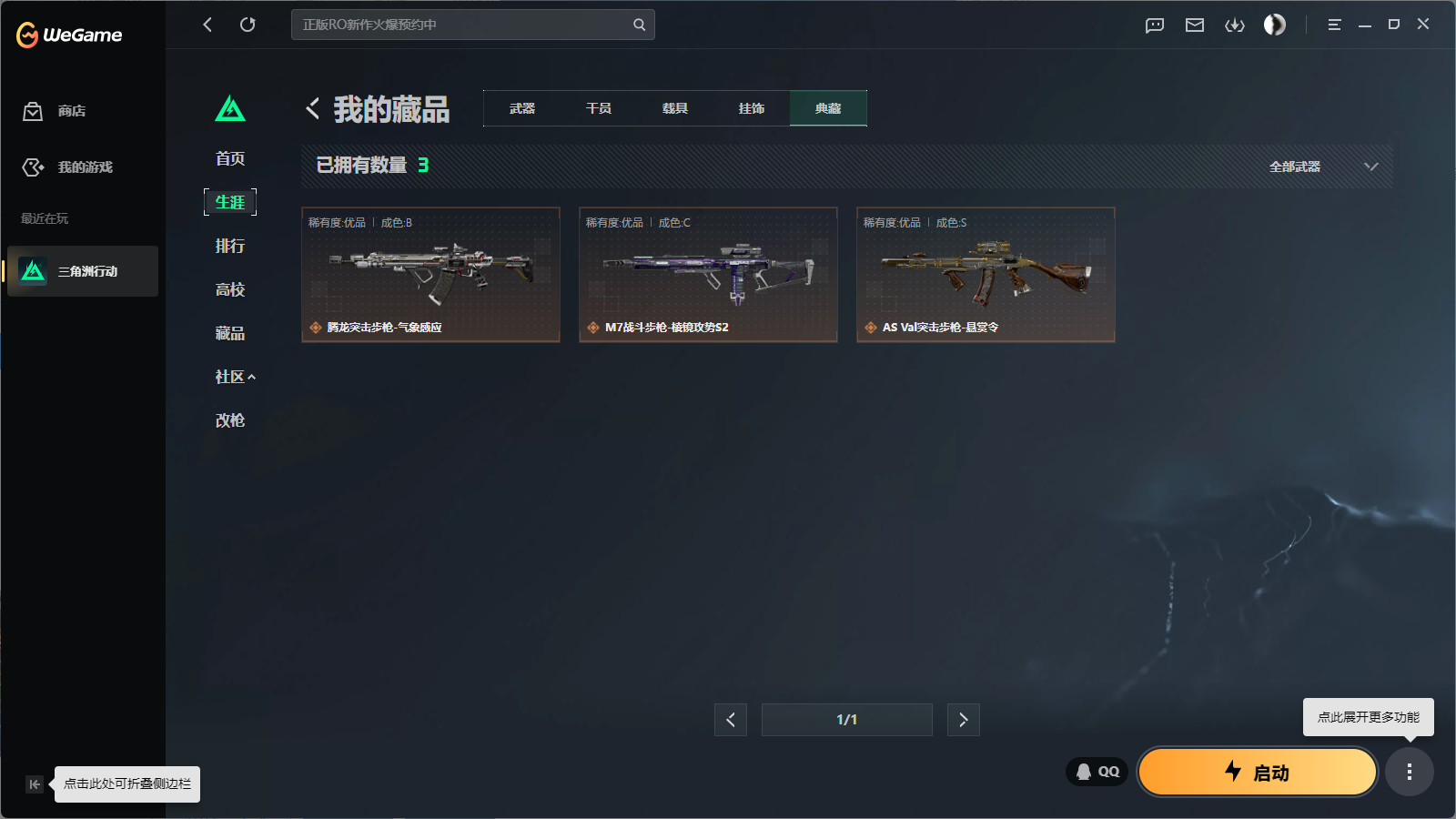Open the 全部武器 weapon filter dropdown
1456x819 pixels.
1320,167
